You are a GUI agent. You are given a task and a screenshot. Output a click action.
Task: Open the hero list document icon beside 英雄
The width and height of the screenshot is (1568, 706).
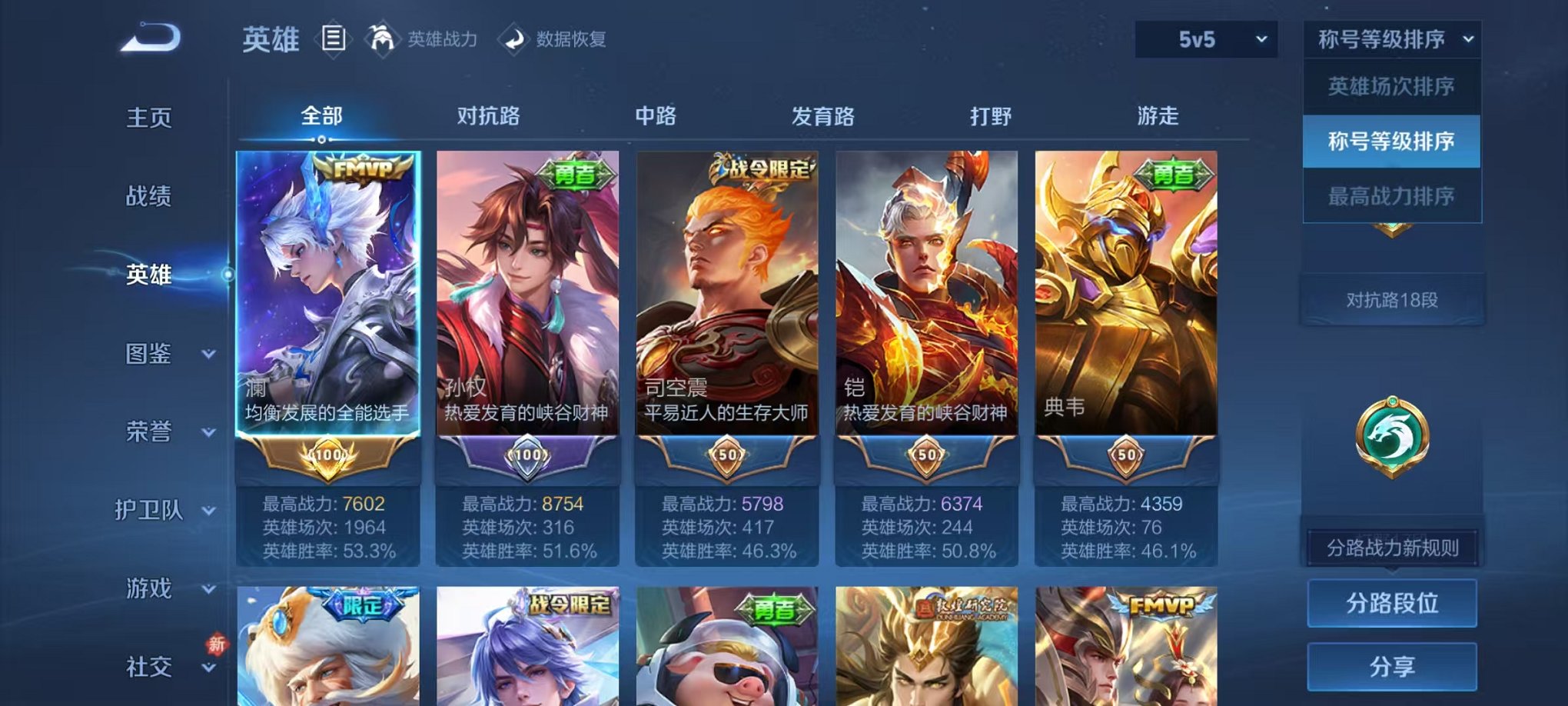pyautogui.click(x=334, y=39)
